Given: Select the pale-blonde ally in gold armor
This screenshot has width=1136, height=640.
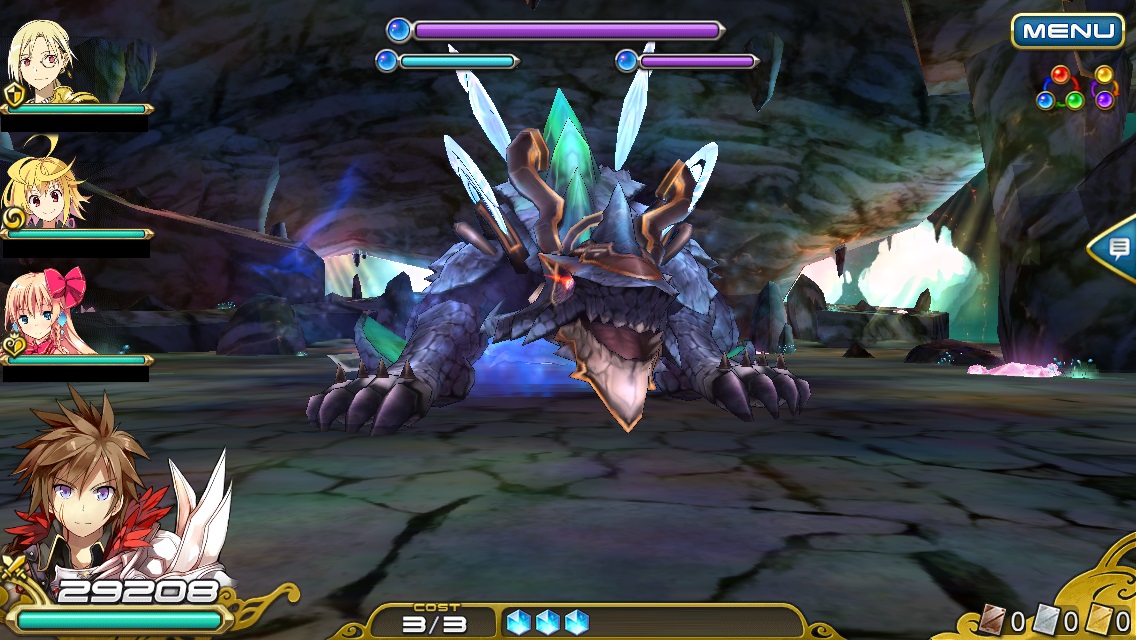Looking at the screenshot, I should click(45, 62).
